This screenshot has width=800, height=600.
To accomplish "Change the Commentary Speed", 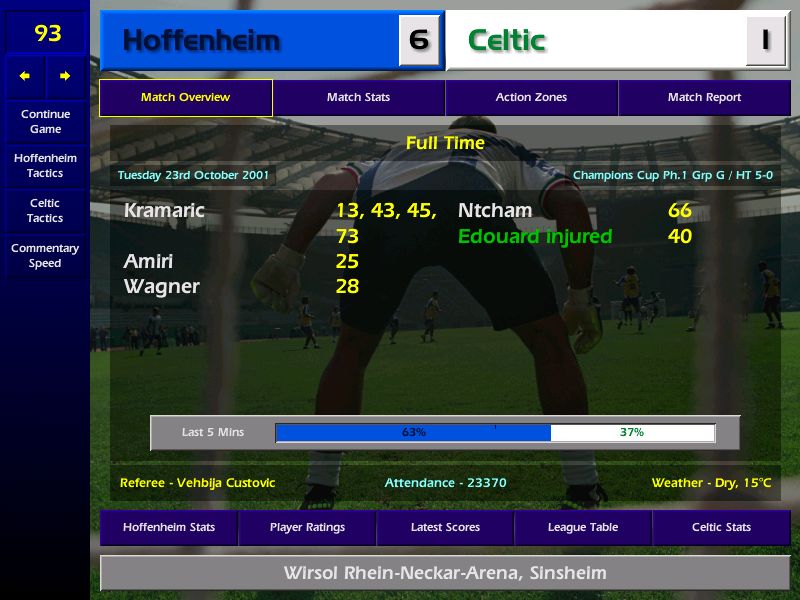I will (x=45, y=256).
